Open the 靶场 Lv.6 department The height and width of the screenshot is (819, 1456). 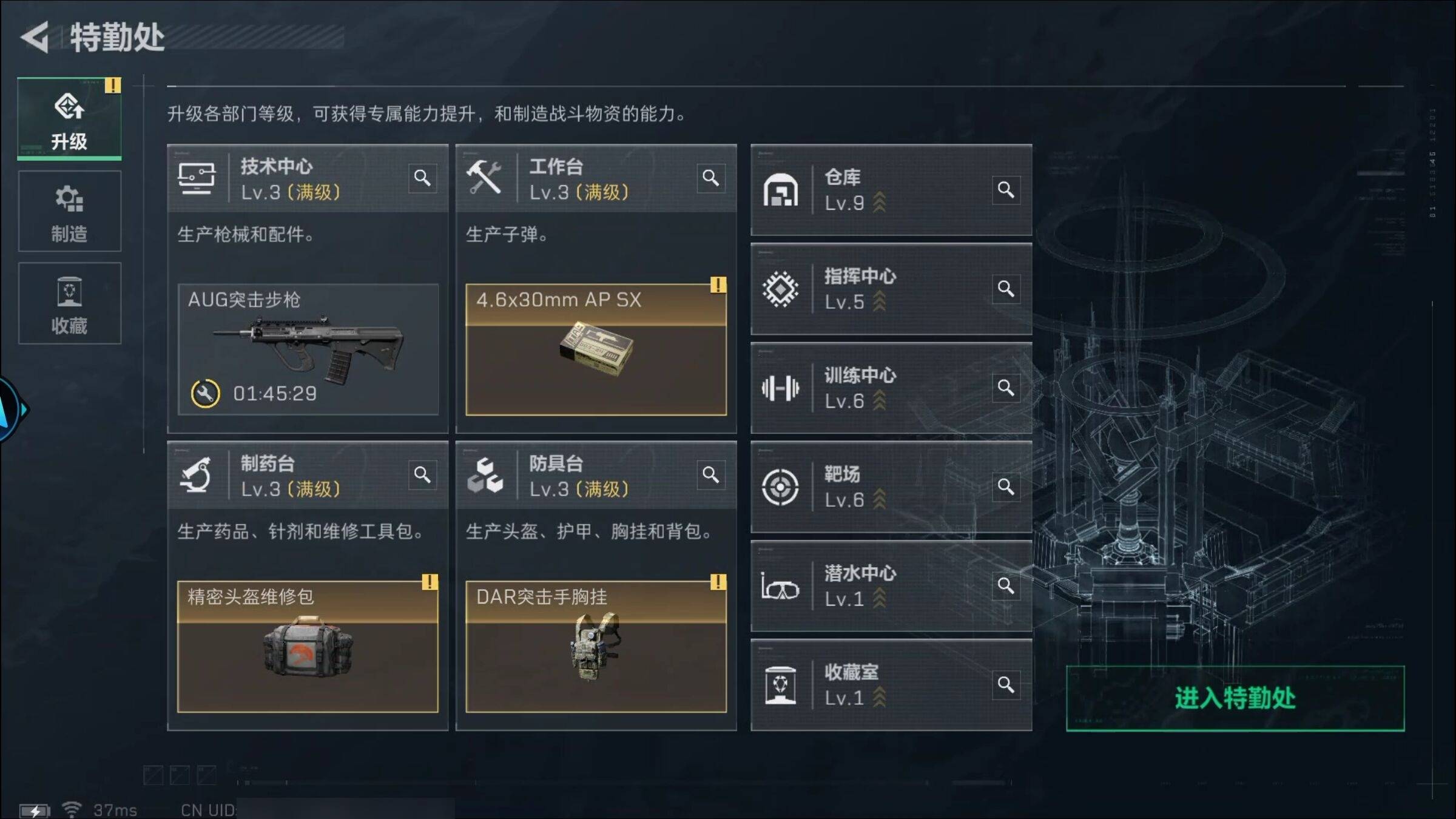tap(891, 487)
